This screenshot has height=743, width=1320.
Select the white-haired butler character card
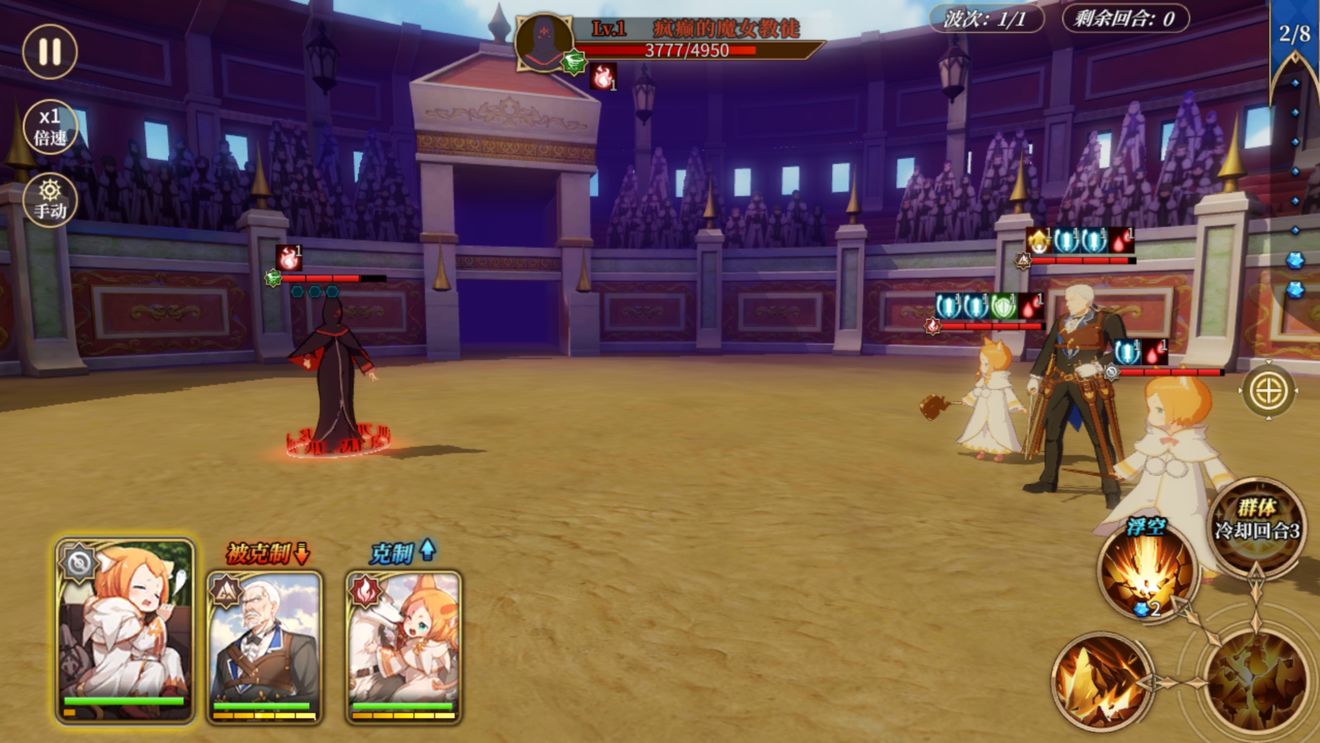click(x=265, y=645)
